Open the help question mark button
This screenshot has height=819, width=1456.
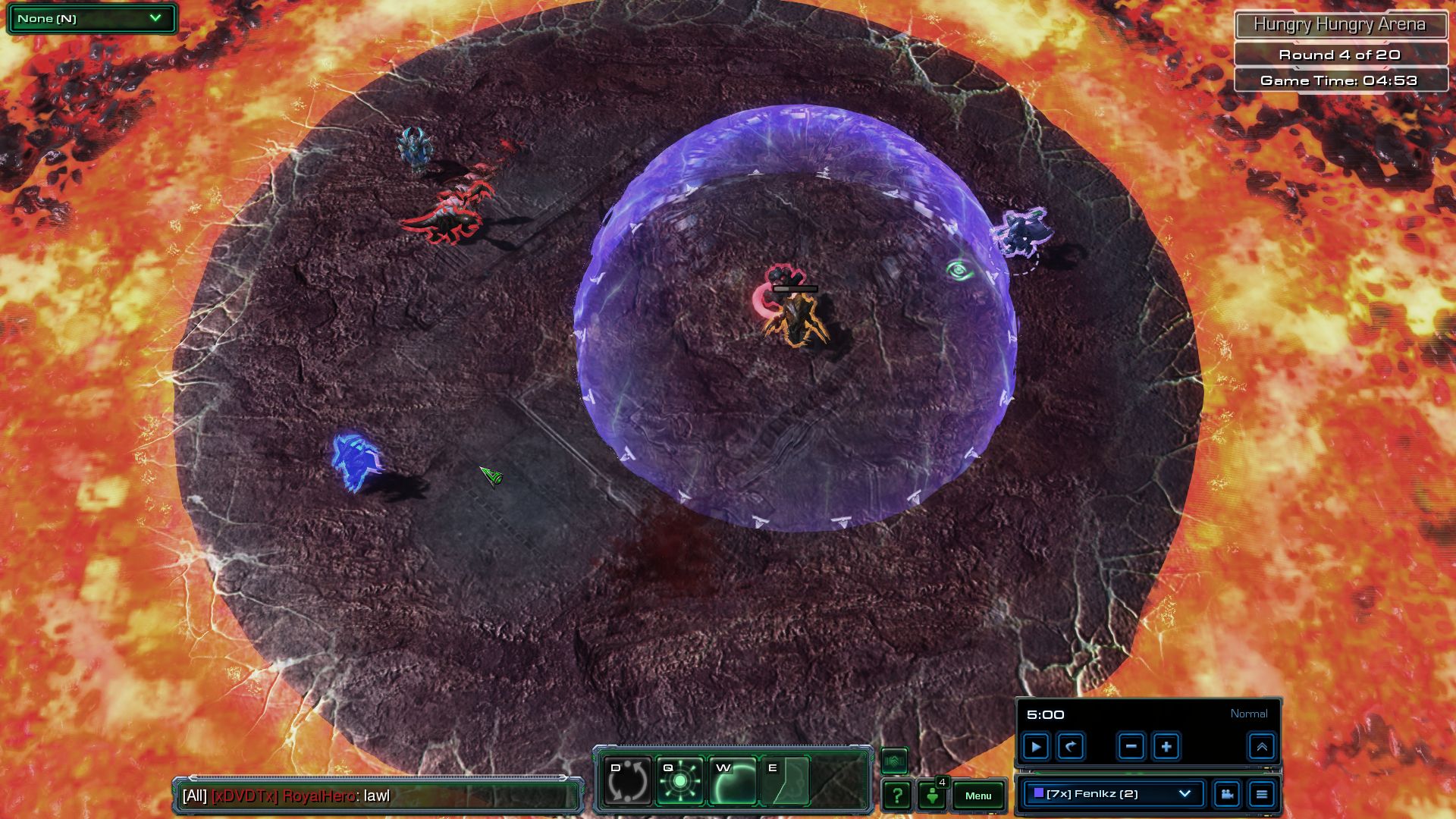pyautogui.click(x=897, y=795)
